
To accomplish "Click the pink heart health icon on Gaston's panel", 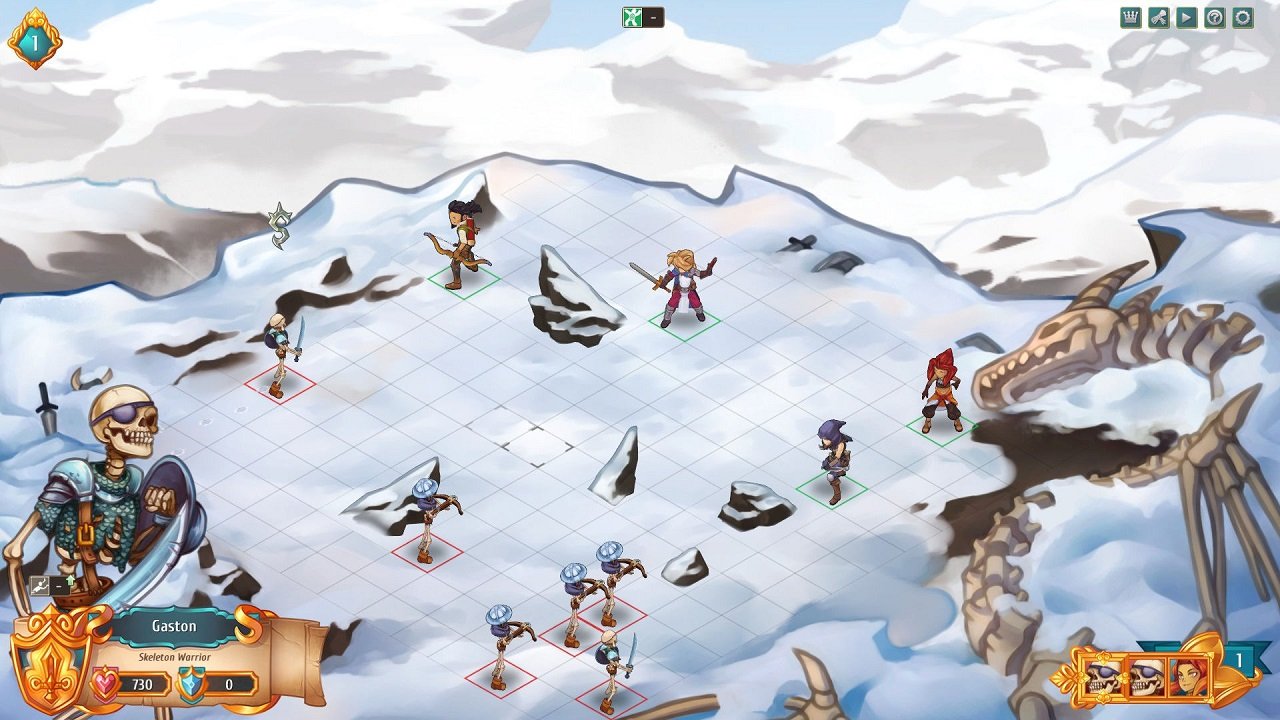I will (x=107, y=682).
